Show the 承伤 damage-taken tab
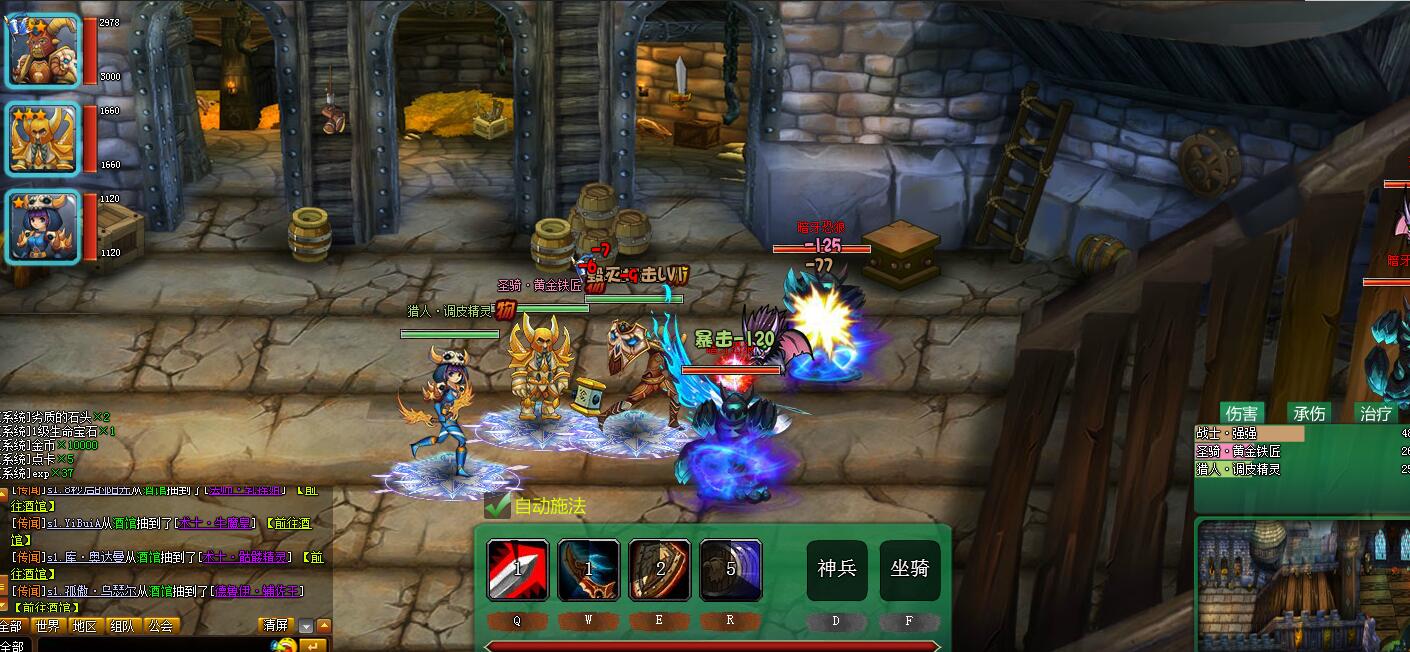 pos(1309,413)
